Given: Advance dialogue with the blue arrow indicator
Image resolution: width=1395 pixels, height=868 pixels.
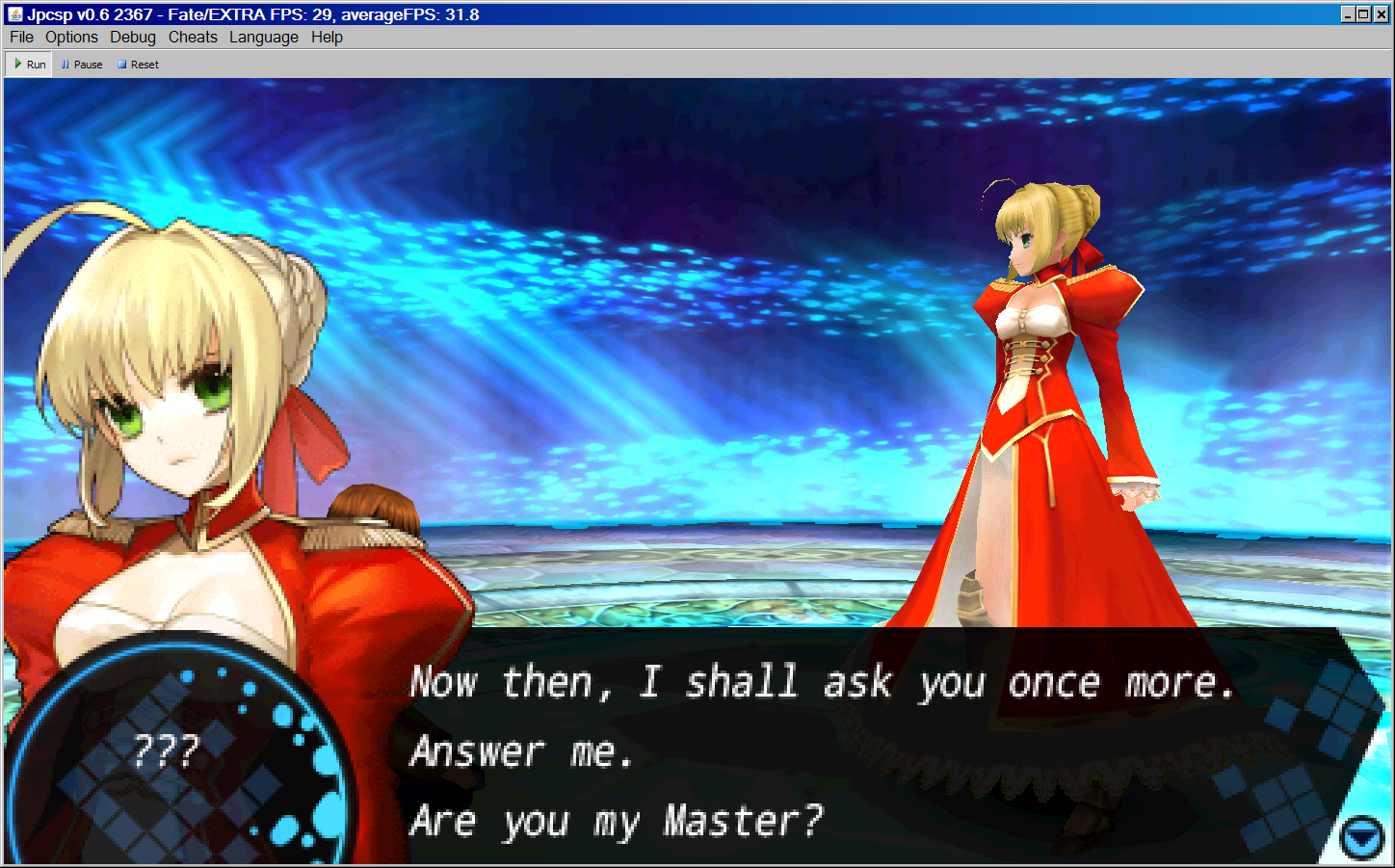Looking at the screenshot, I should tap(1362, 837).
